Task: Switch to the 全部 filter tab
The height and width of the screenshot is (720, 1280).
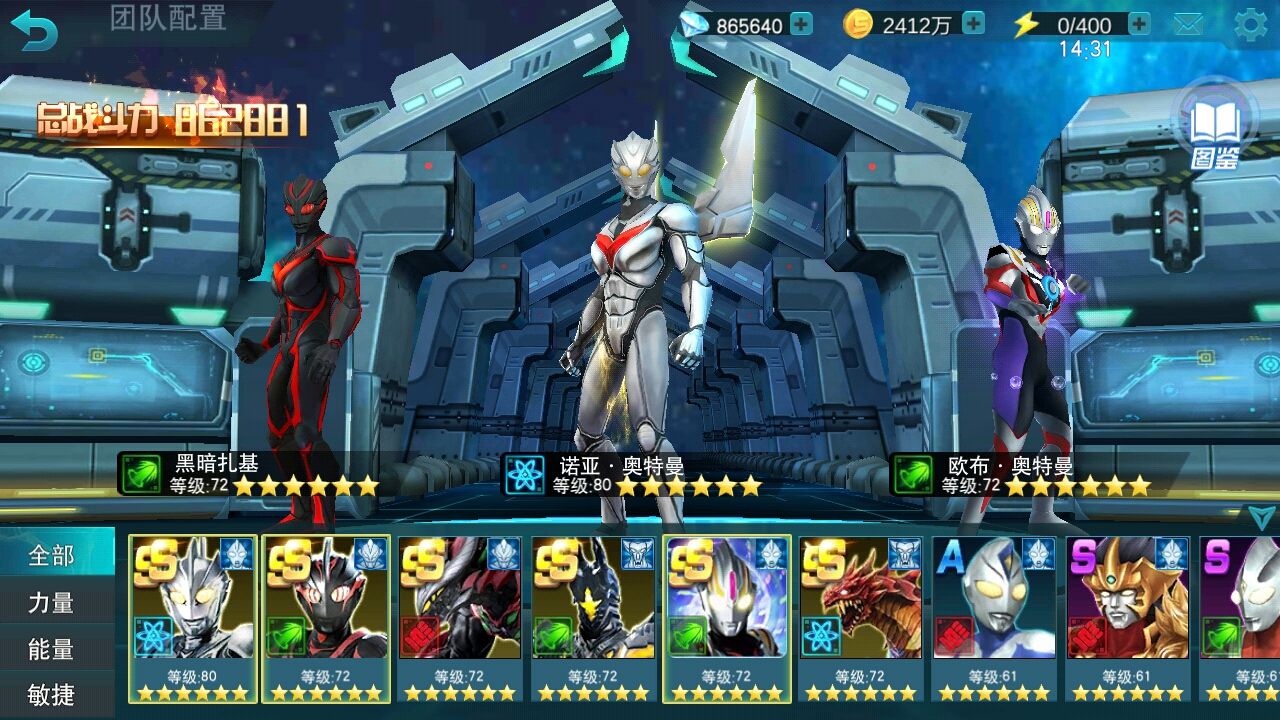Action: [52, 555]
